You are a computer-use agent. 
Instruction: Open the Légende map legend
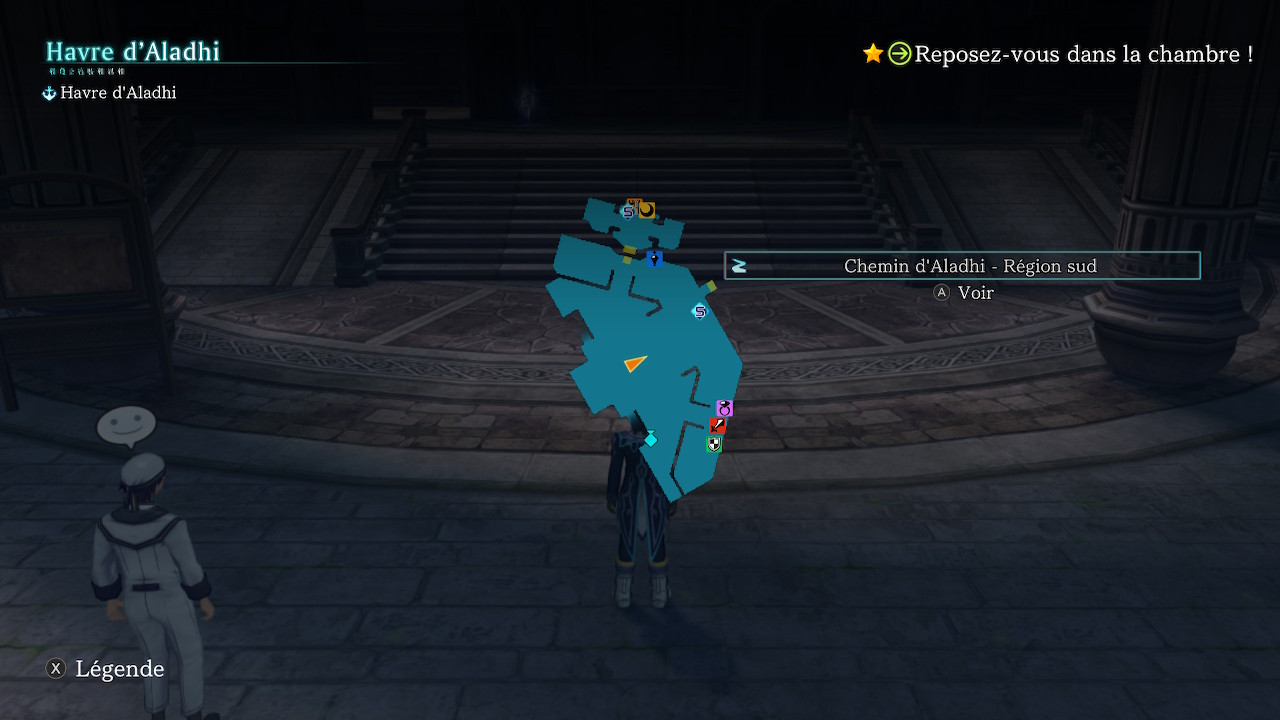(106, 669)
